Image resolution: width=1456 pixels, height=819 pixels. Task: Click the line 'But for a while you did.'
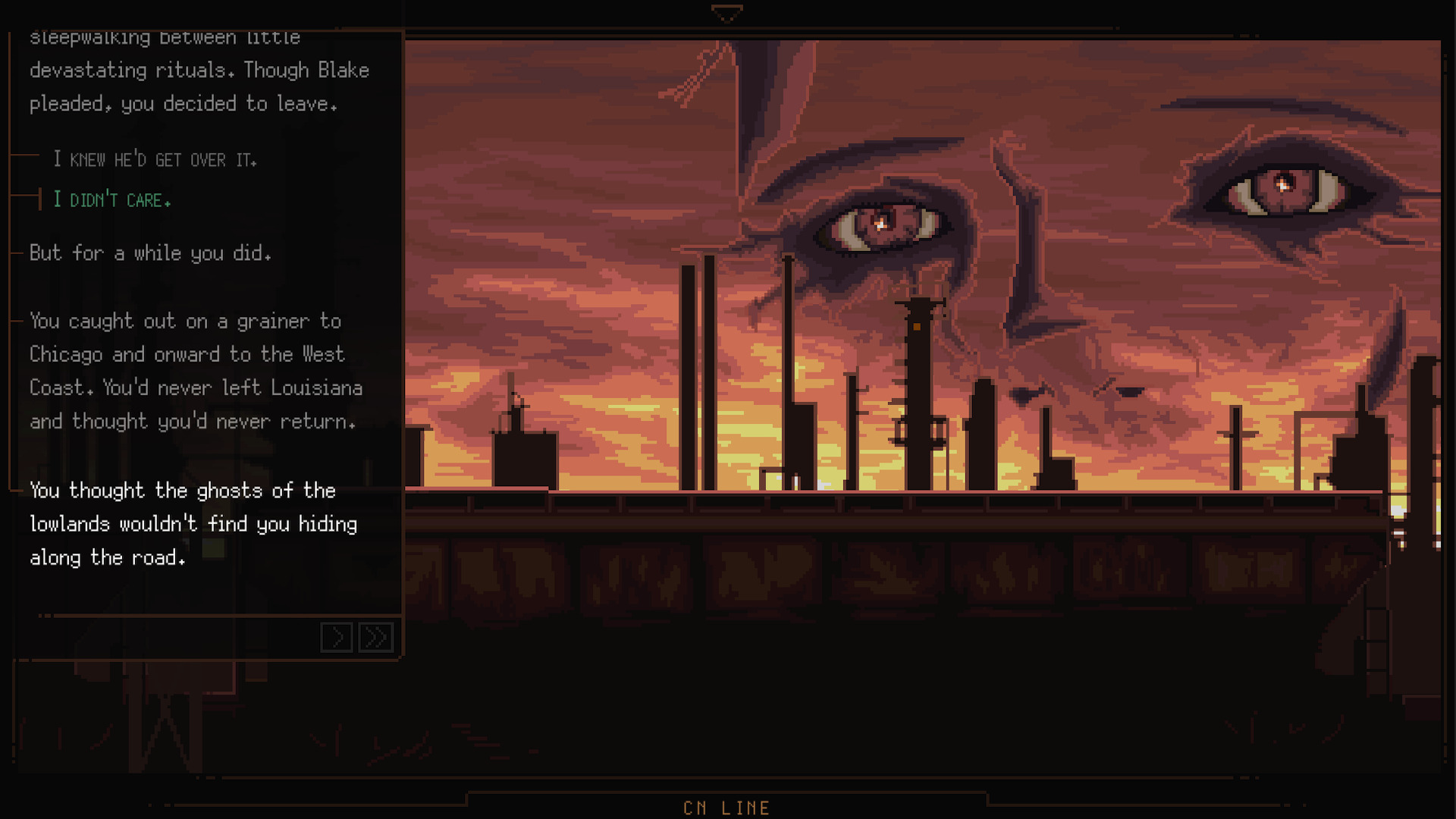[149, 253]
